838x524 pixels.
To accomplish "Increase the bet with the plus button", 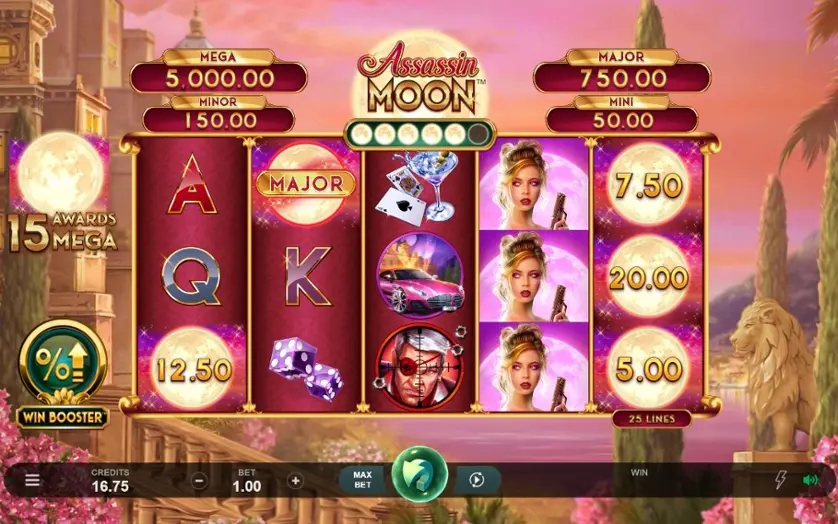I will click(295, 480).
